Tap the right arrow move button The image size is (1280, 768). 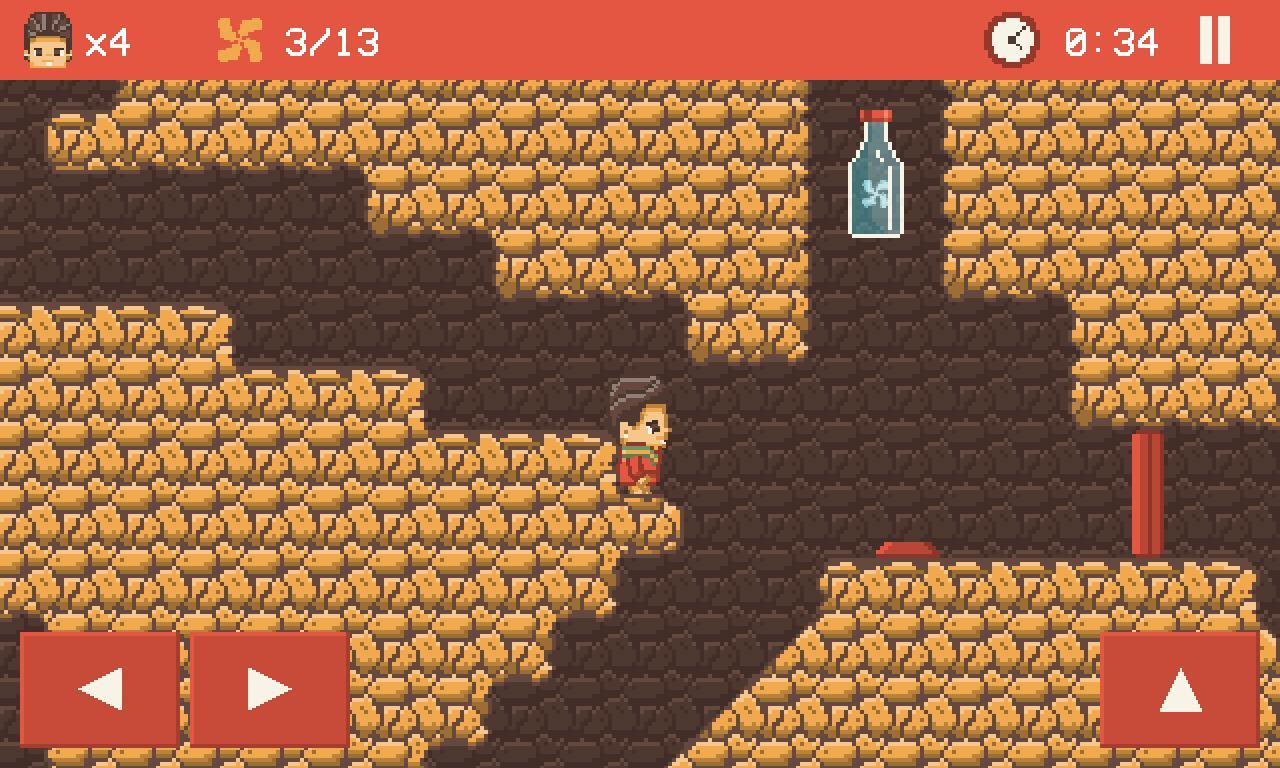point(269,689)
